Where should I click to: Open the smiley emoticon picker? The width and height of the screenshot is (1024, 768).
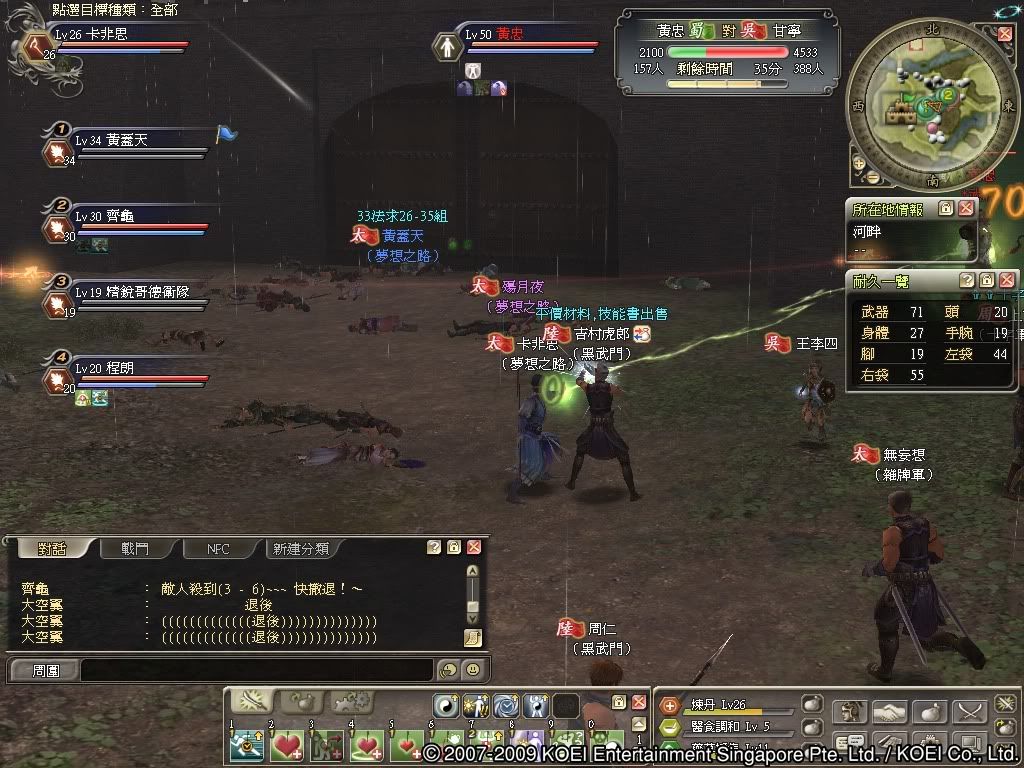pyautogui.click(x=472, y=670)
